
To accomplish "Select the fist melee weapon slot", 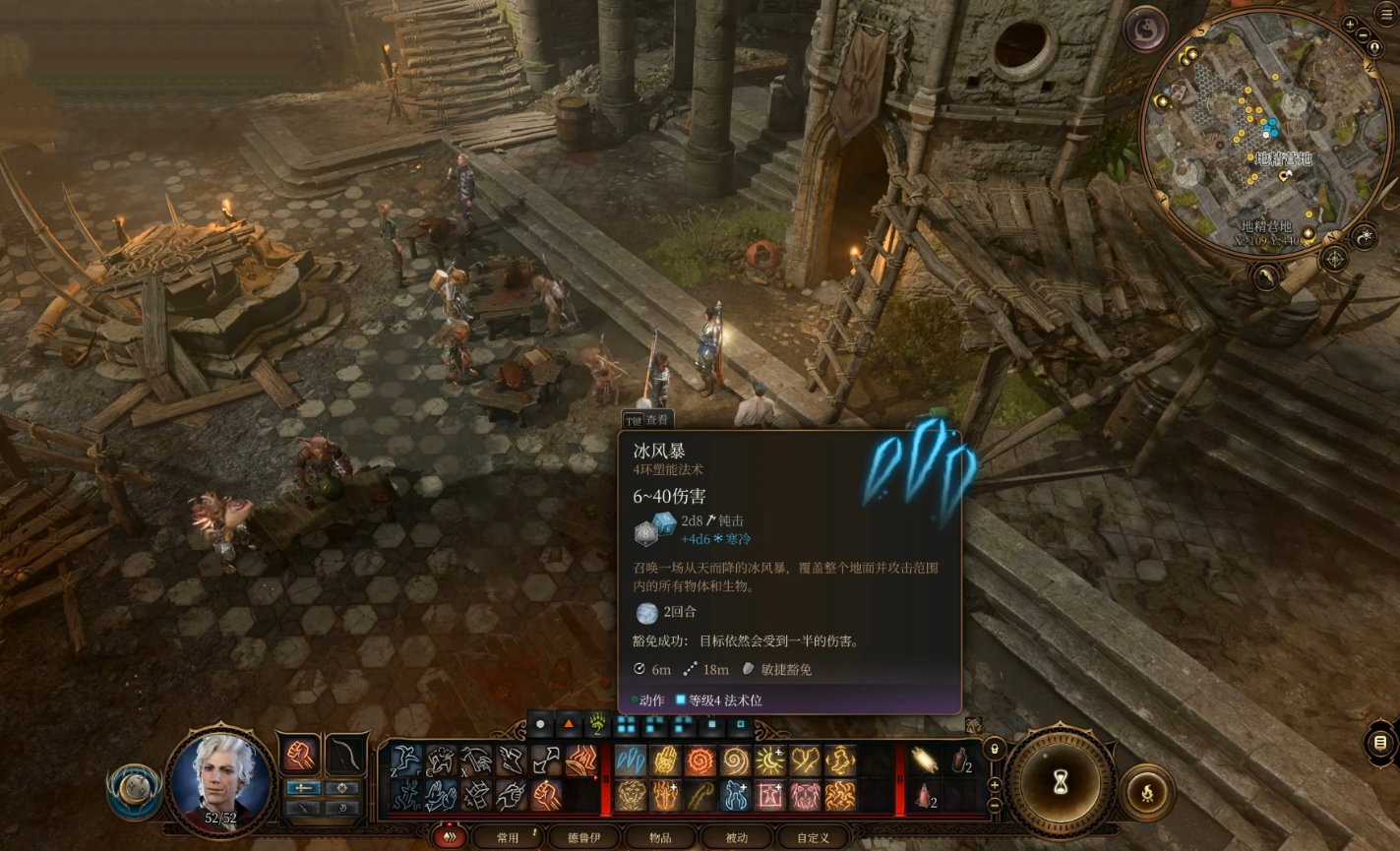I will point(299,754).
